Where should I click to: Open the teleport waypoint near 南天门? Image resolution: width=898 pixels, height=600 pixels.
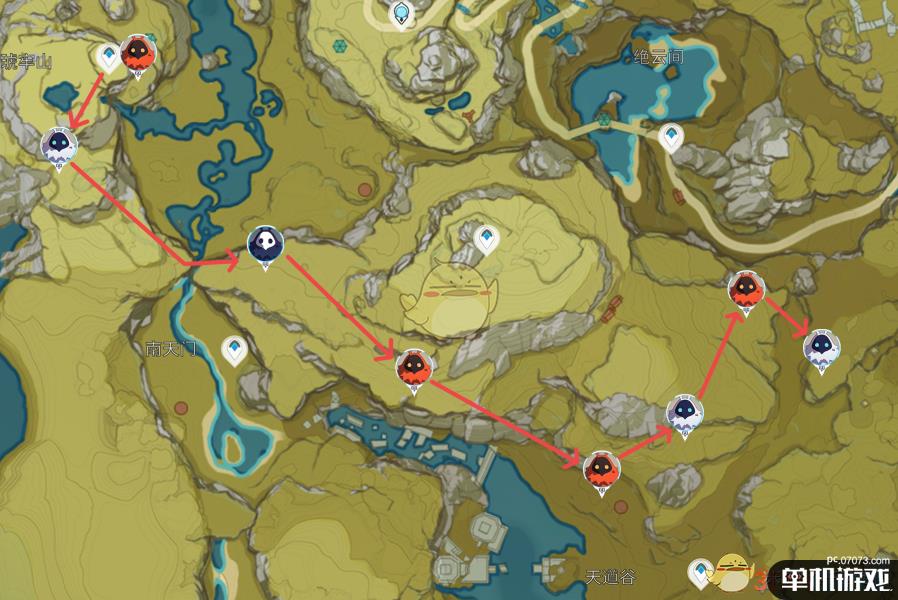point(235,350)
